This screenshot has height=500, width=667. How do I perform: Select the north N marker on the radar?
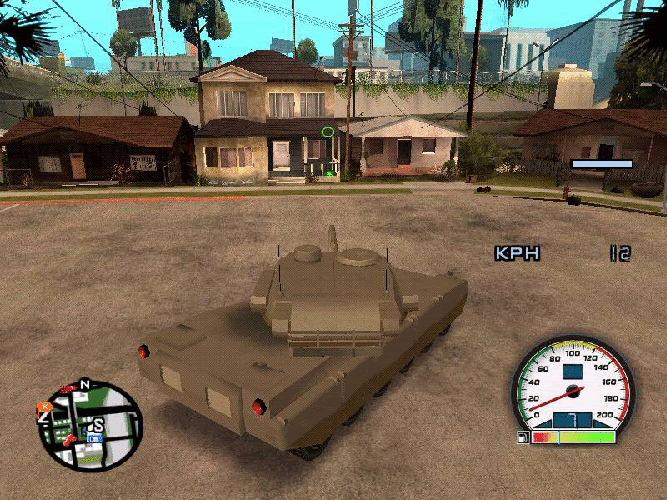pos(85,384)
